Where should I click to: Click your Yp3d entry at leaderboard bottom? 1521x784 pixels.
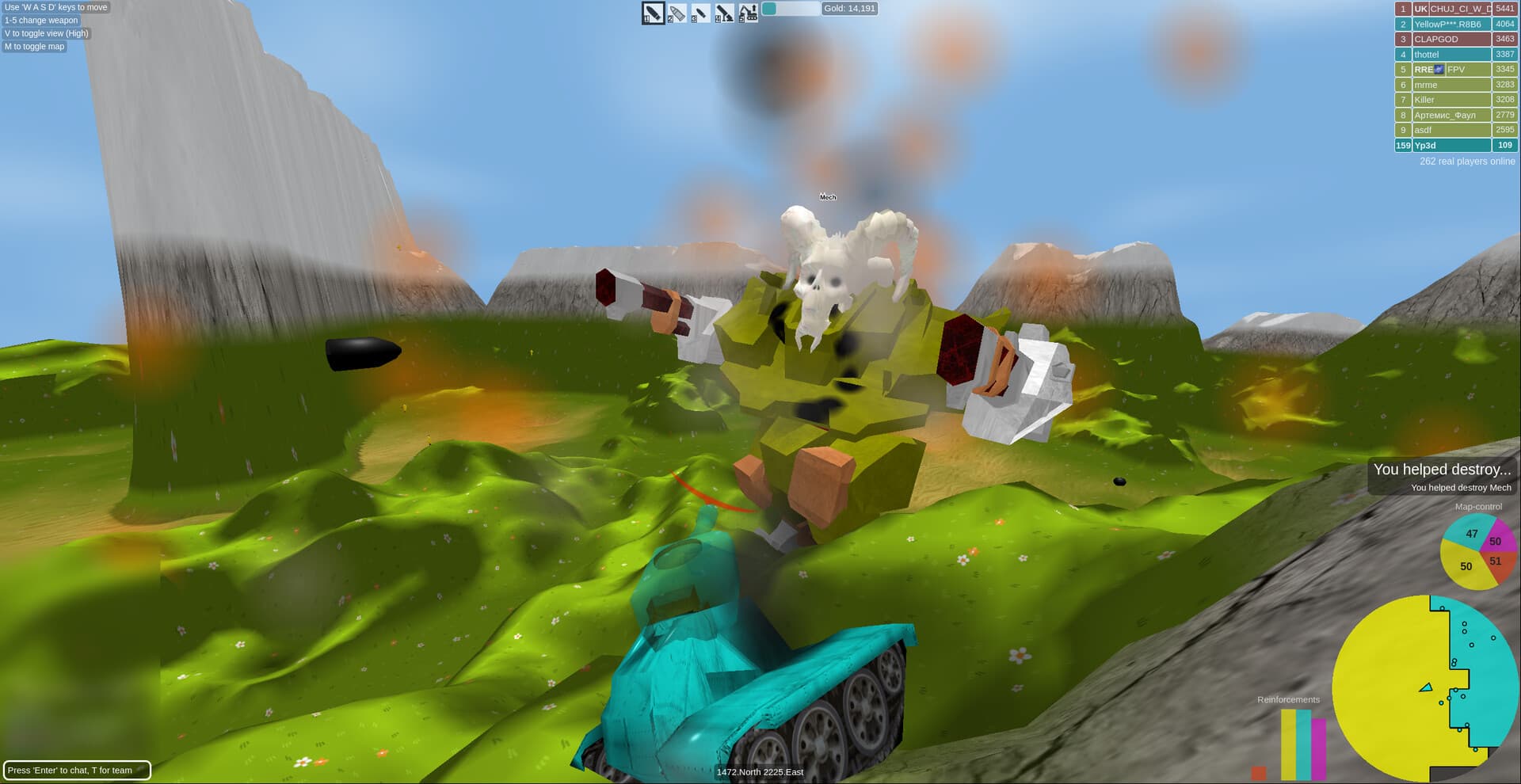(1453, 146)
